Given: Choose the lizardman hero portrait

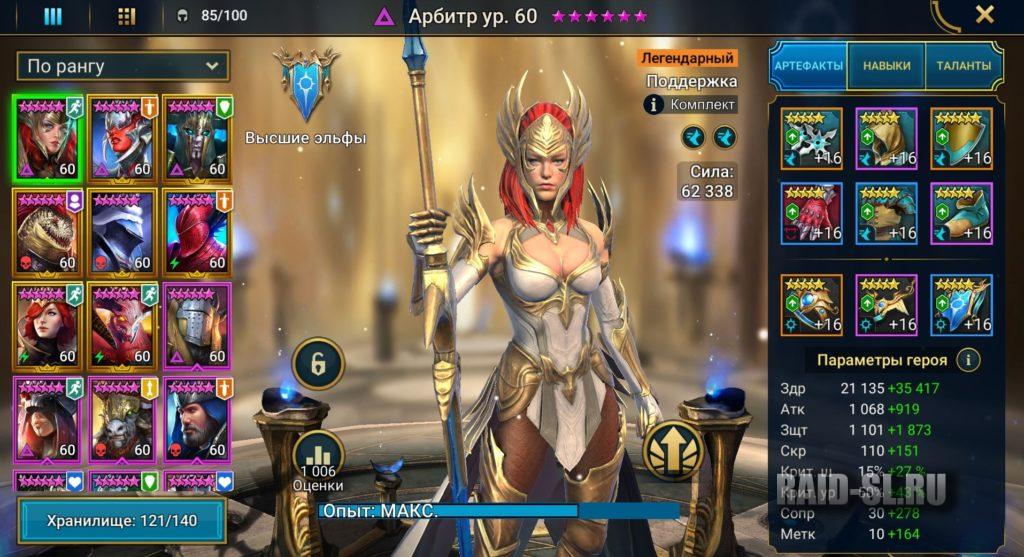Looking at the screenshot, I should (x=47, y=231).
